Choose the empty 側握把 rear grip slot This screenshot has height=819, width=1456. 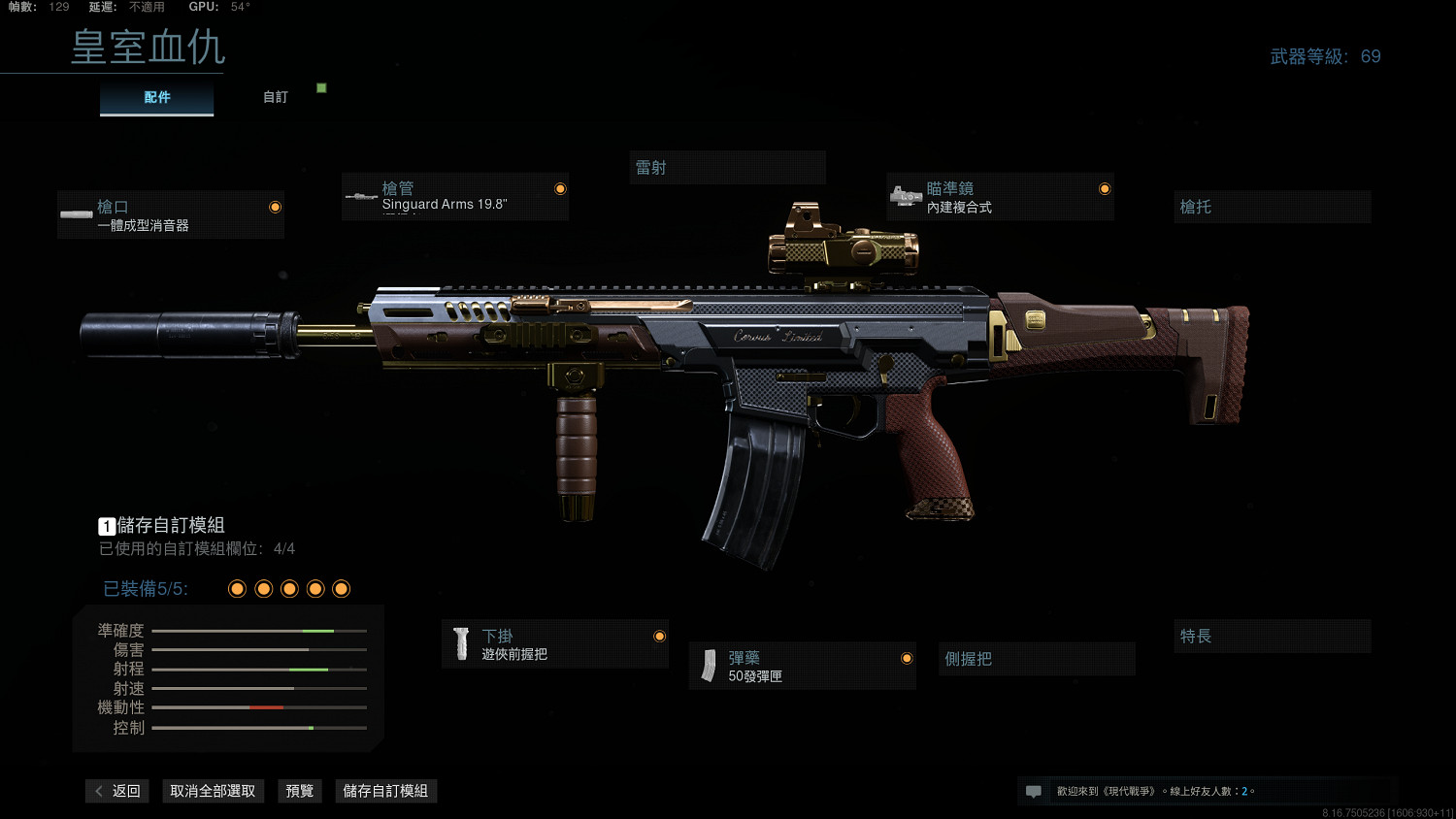pos(1036,659)
